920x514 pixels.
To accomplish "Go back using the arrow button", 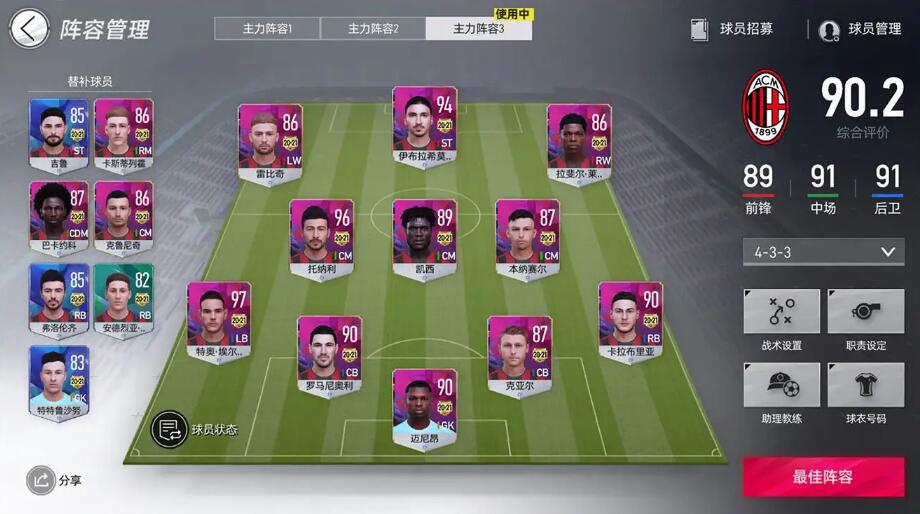I will [x=28, y=29].
